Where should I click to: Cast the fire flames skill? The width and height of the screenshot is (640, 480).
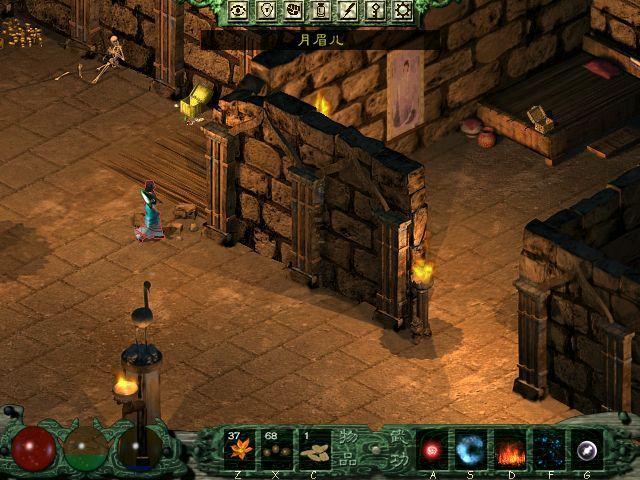tap(509, 447)
